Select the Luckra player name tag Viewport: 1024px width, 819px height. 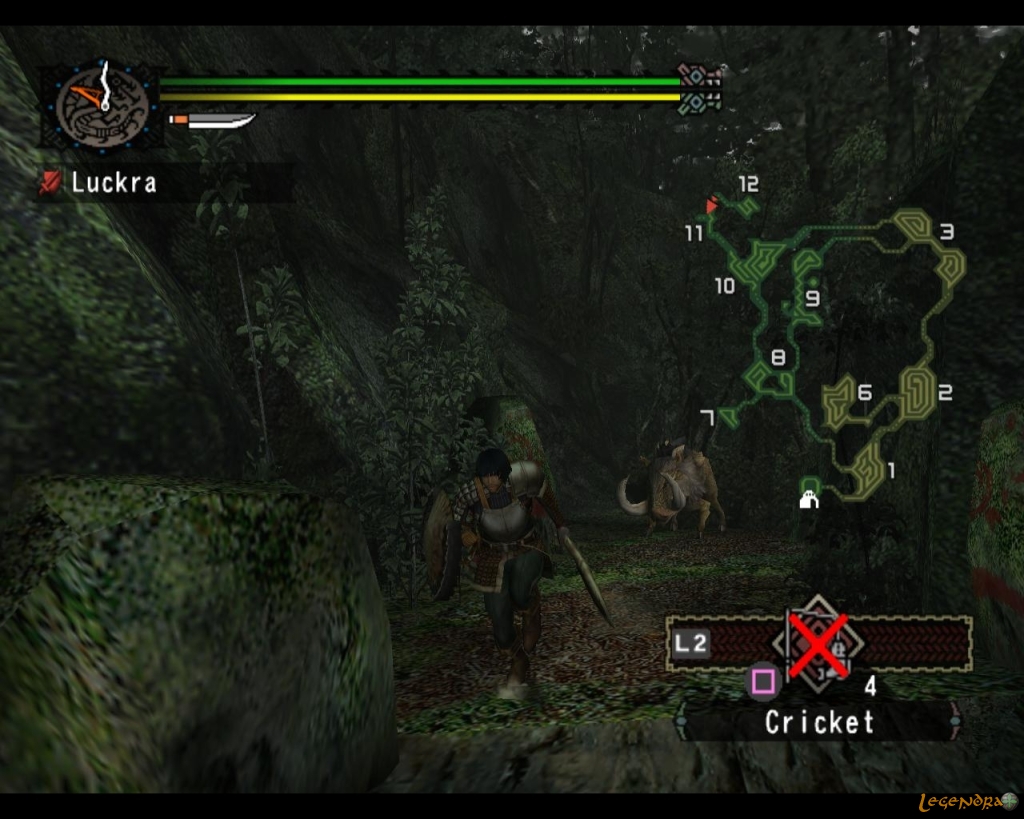pos(112,183)
